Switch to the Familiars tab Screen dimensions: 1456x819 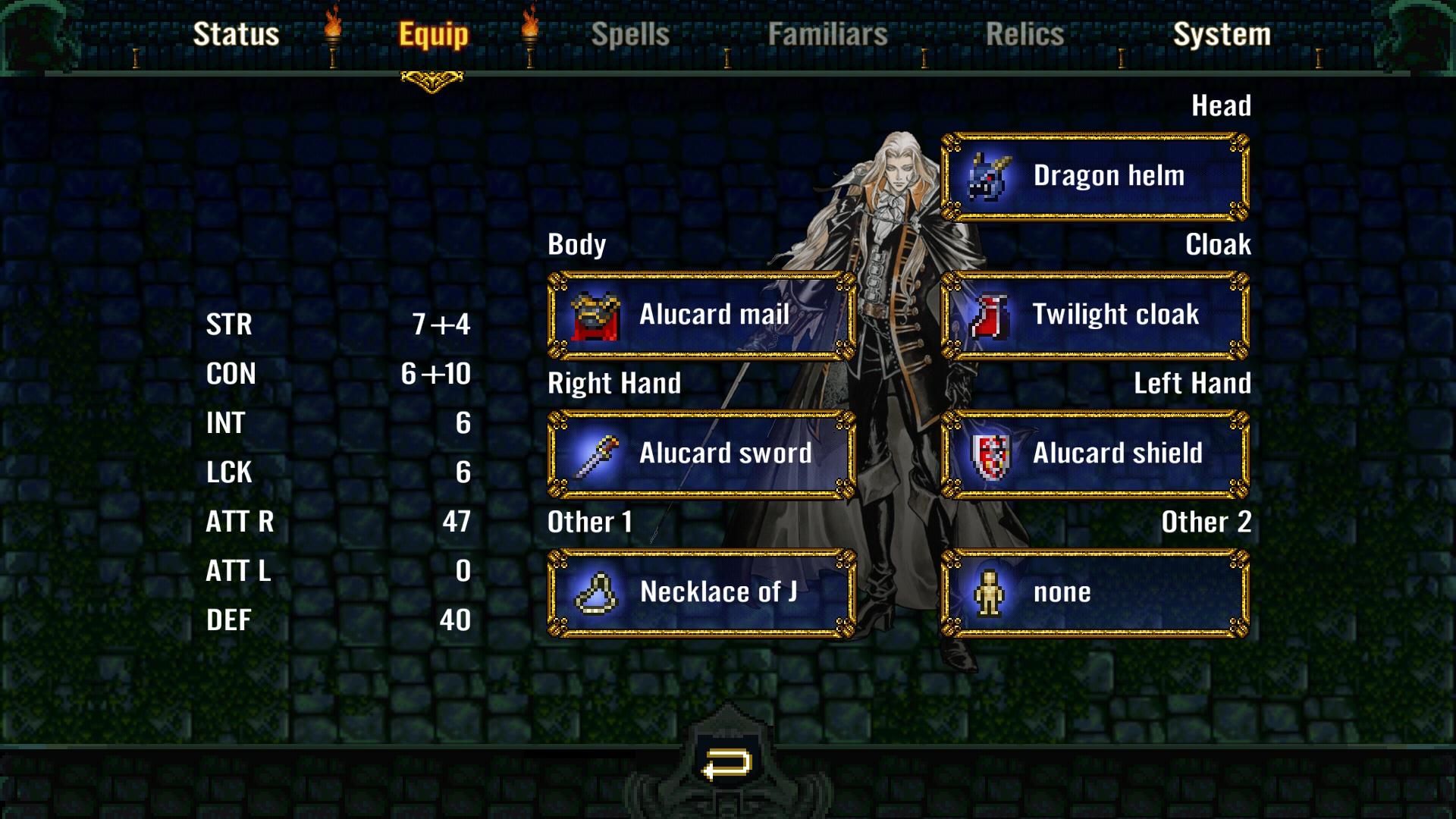(827, 33)
